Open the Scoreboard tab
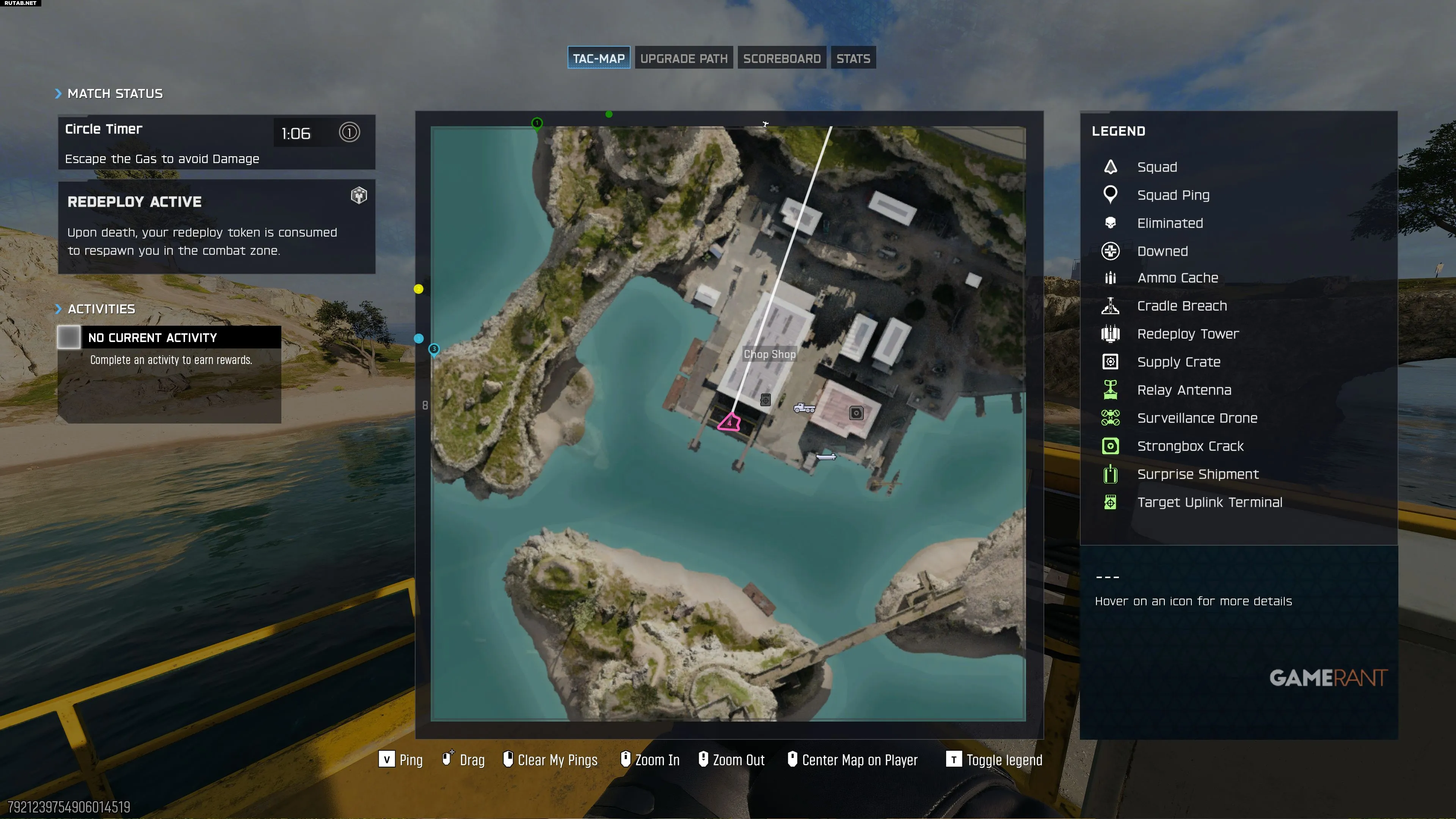1456x819 pixels. pos(781,58)
